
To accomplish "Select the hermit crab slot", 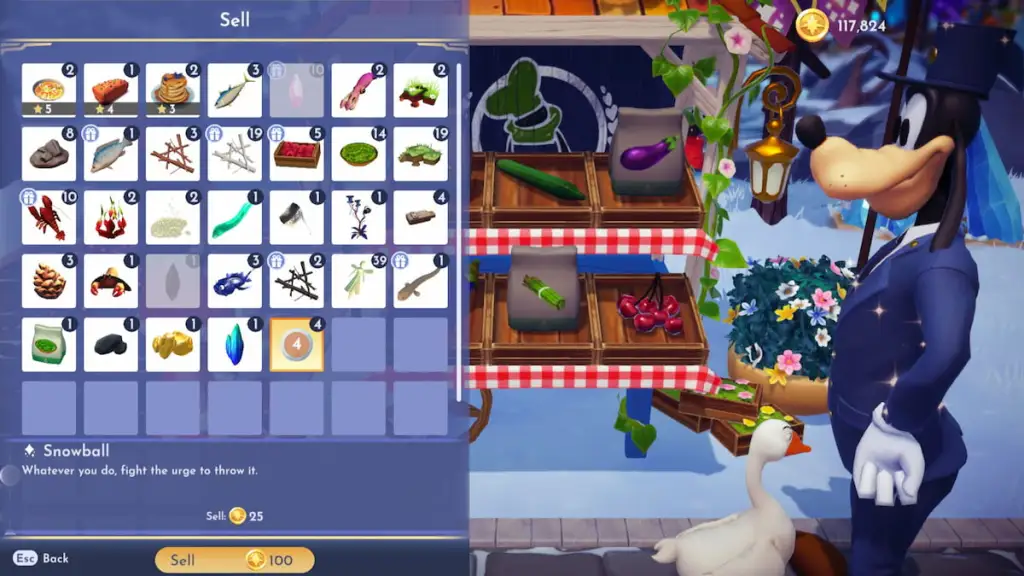I will pyautogui.click(x=110, y=280).
